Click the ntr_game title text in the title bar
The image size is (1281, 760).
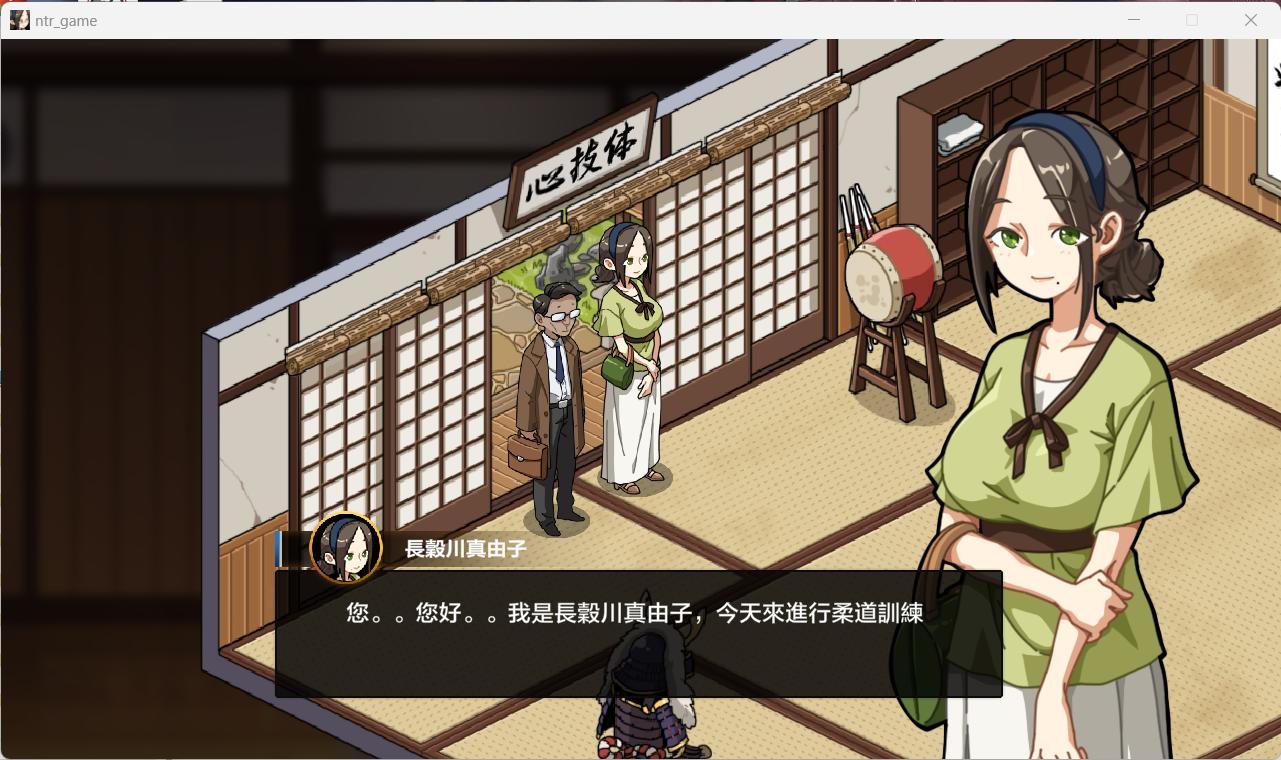pos(67,20)
